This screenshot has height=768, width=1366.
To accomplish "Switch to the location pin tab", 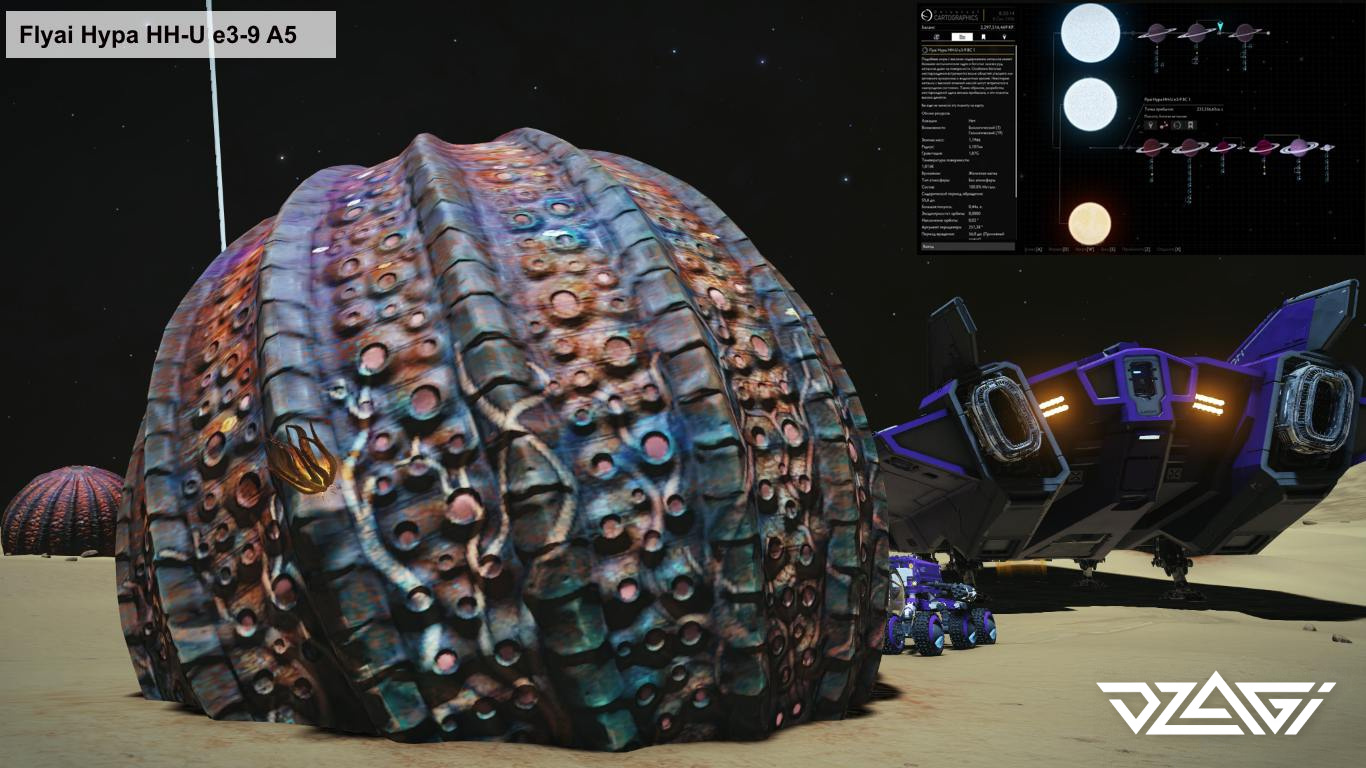I will pyautogui.click(x=1003, y=36).
